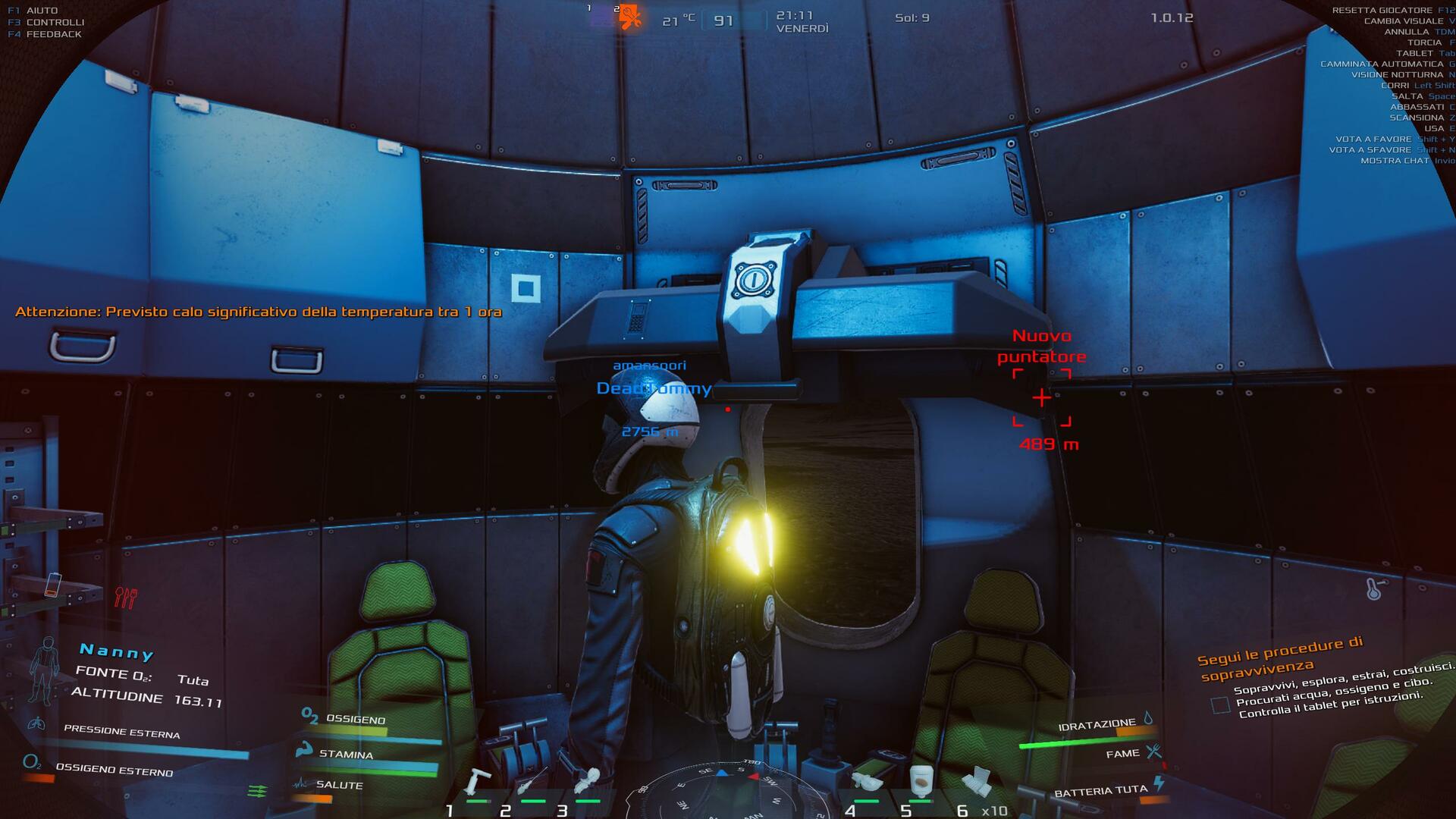Click the DeadTommy player name marker
1456x819 pixels.
click(x=654, y=389)
